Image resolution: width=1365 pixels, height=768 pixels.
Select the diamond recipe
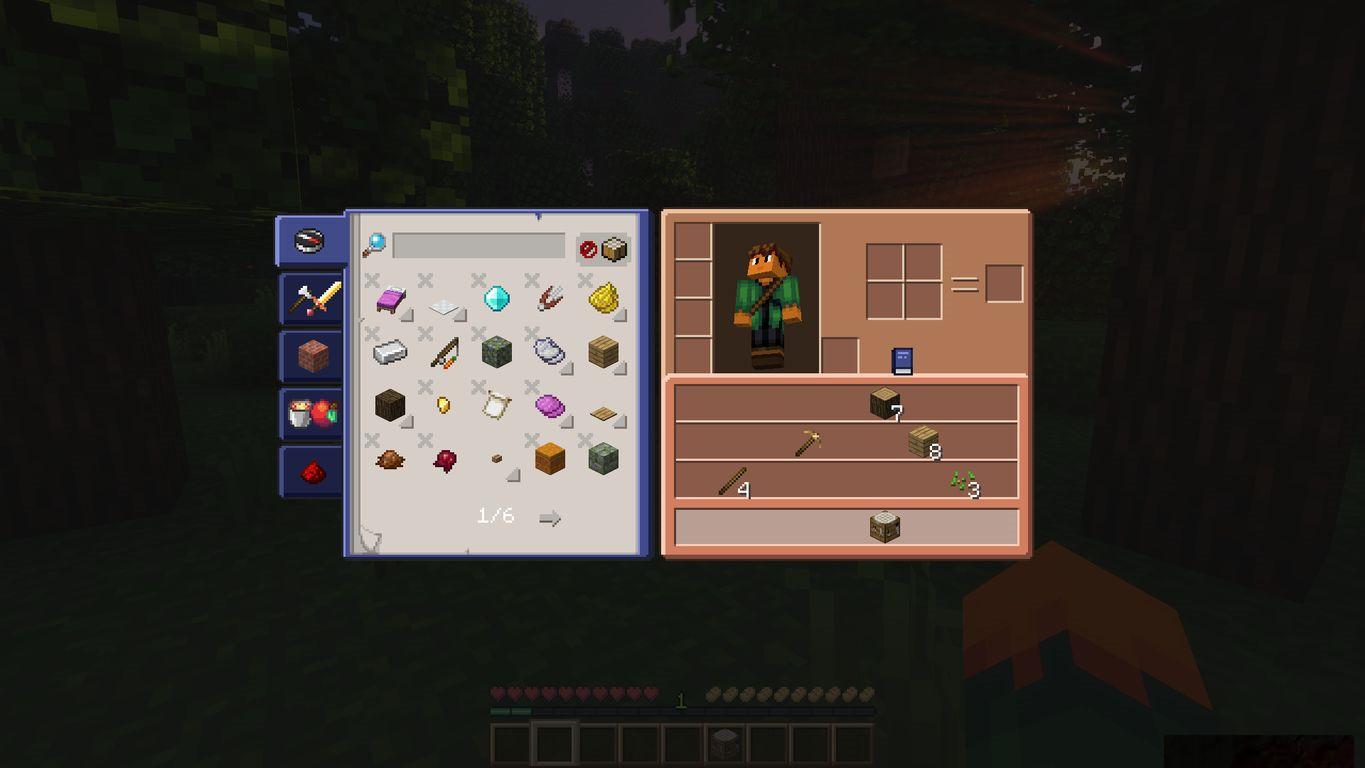pyautogui.click(x=497, y=298)
